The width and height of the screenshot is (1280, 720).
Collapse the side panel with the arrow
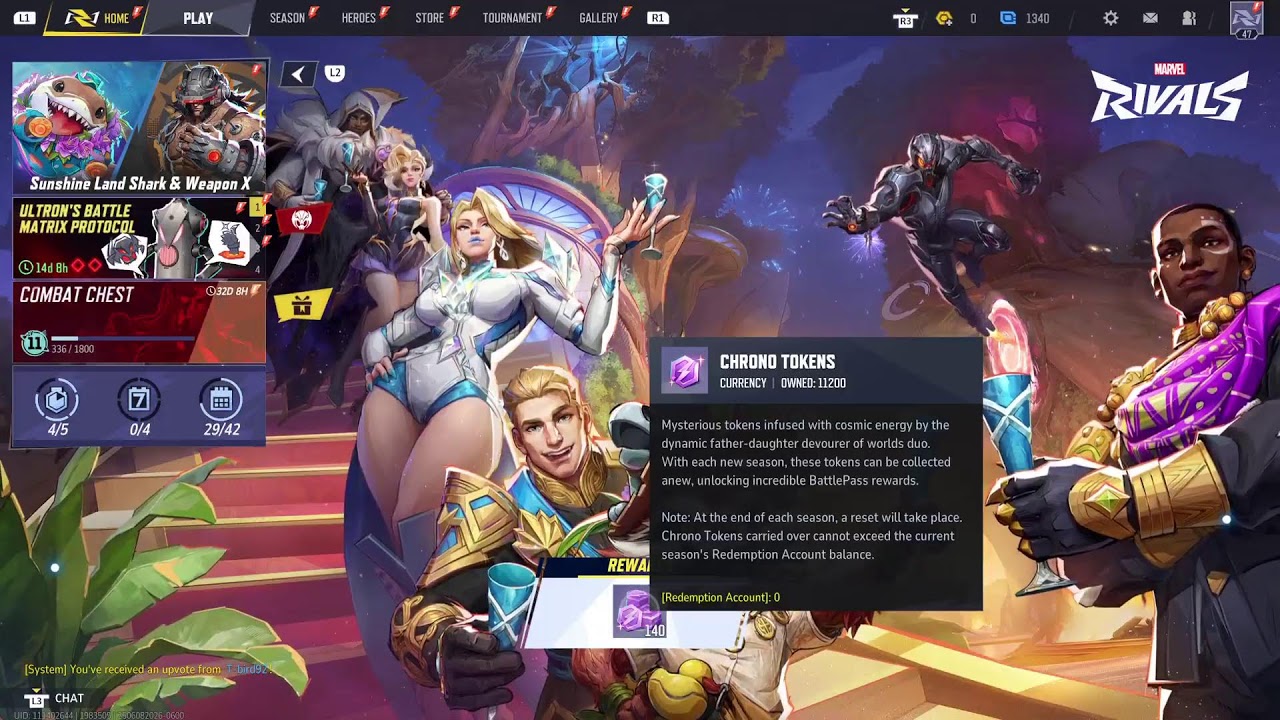pyautogui.click(x=298, y=74)
